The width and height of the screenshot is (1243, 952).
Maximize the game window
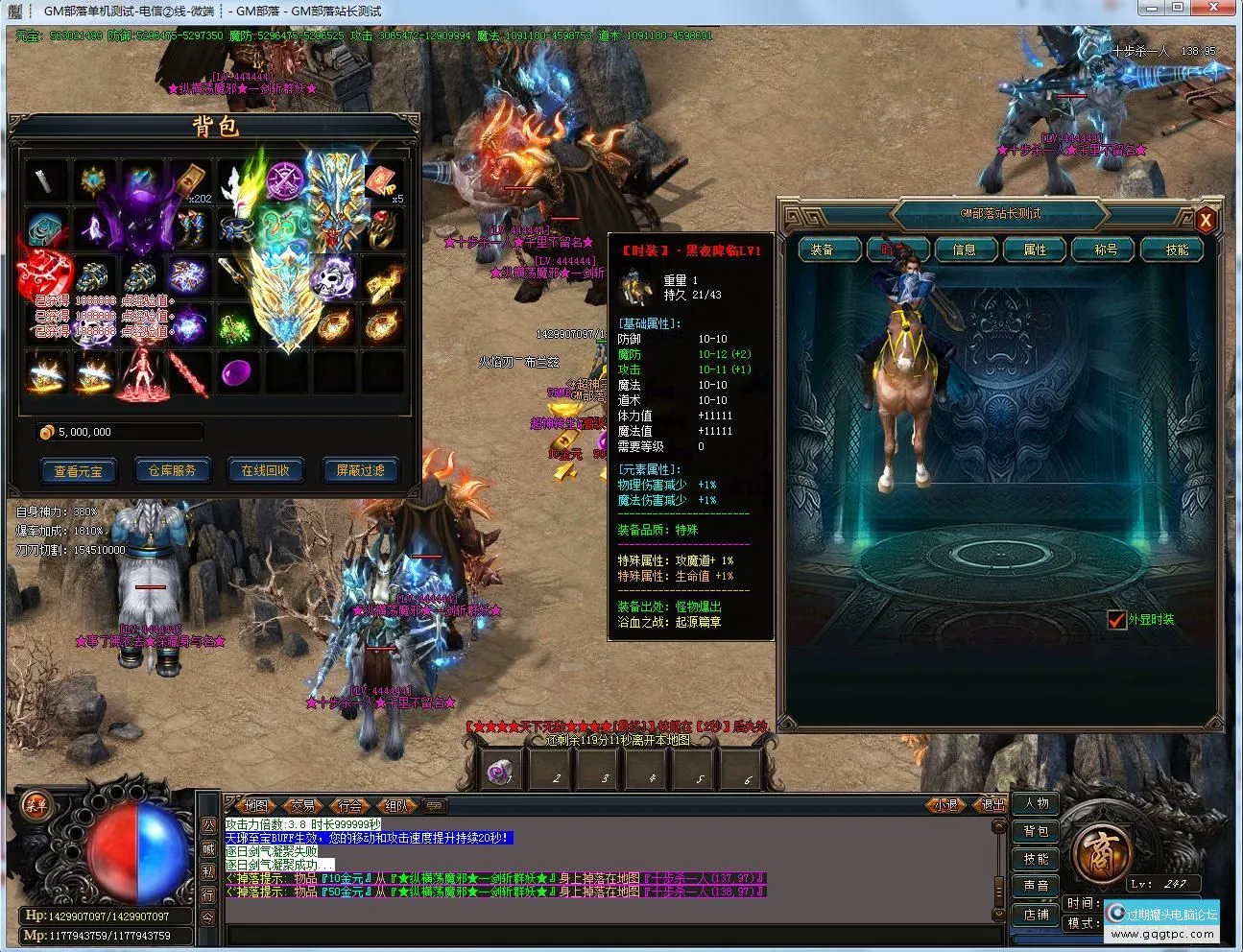point(1179,9)
